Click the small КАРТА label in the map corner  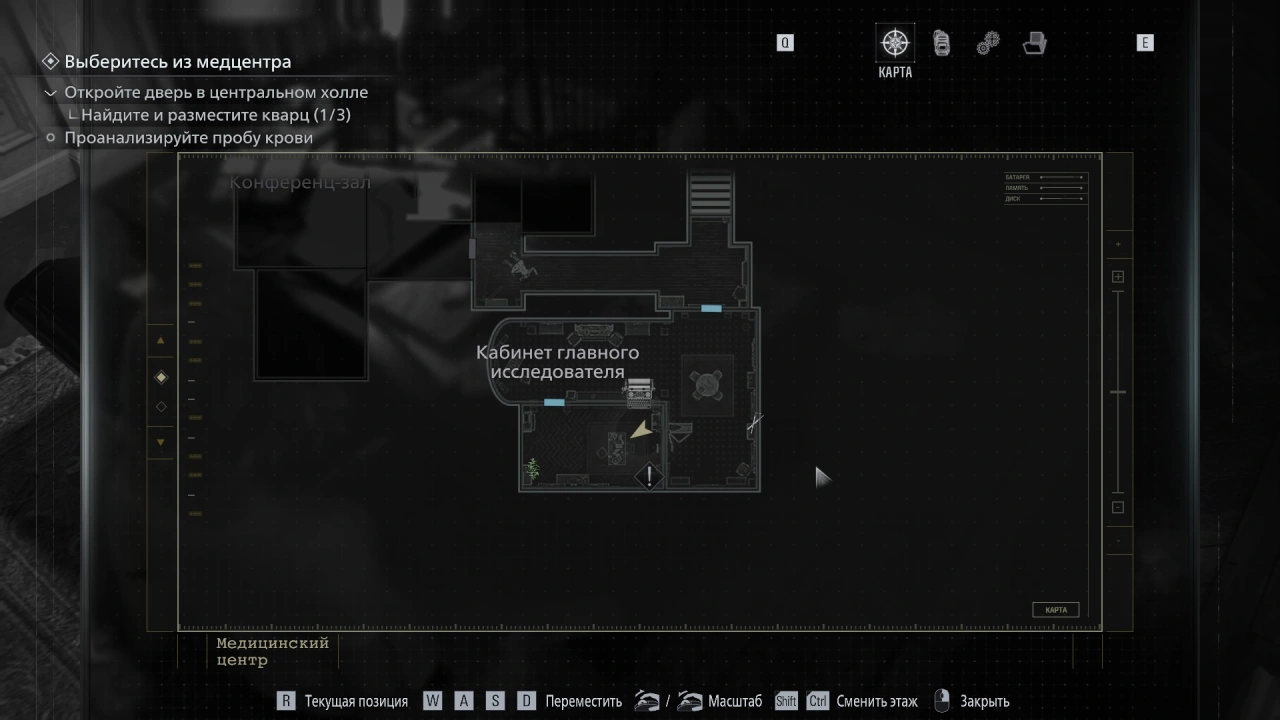[x=1055, y=610]
